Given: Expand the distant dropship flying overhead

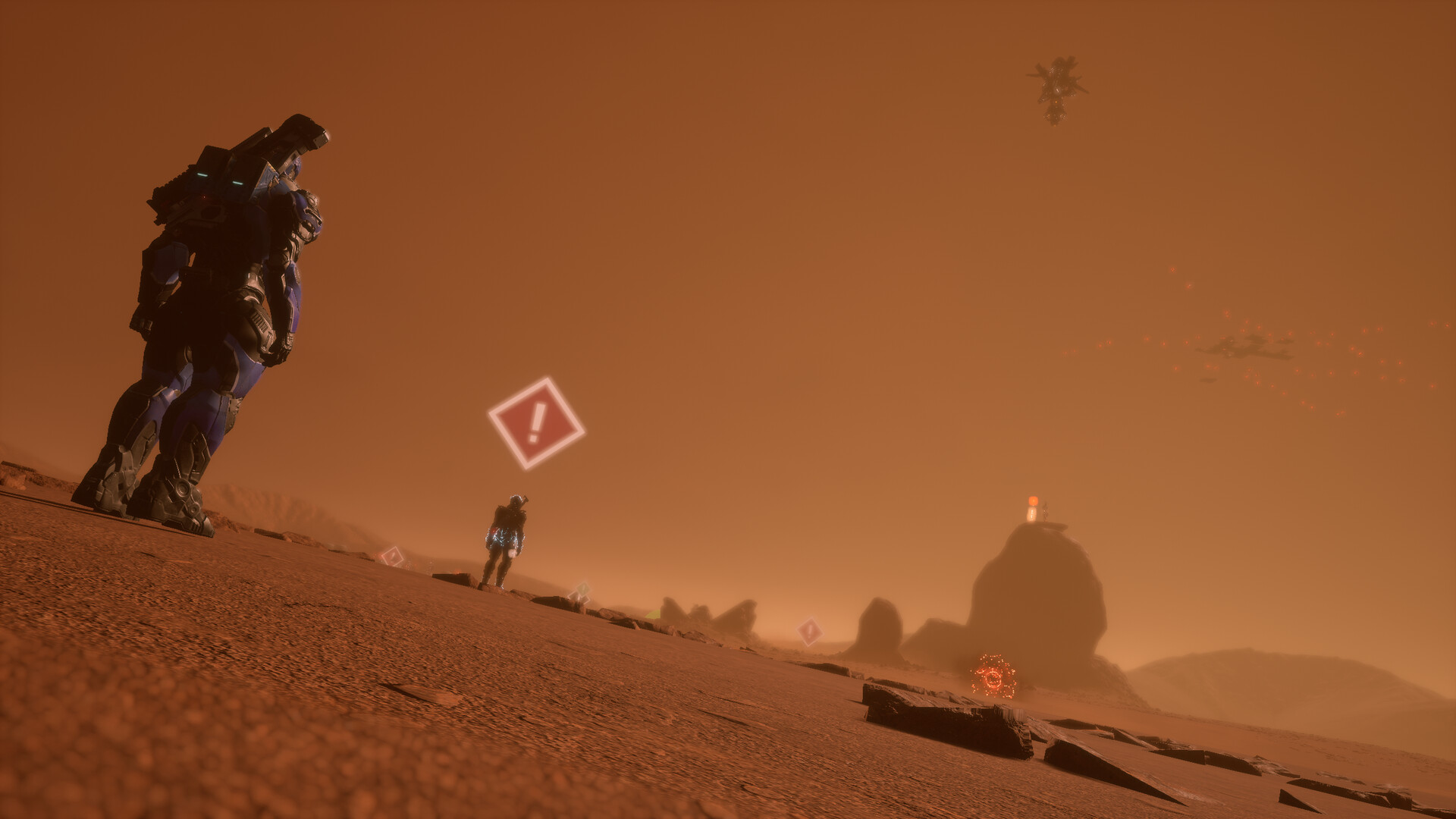Looking at the screenshot, I should coord(1056,83).
